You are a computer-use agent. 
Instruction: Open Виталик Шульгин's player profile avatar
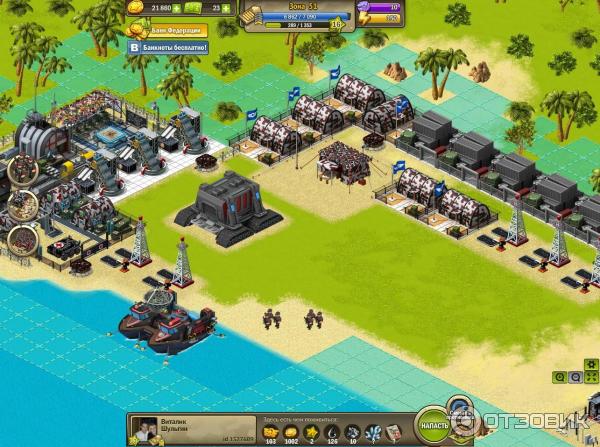pos(144,428)
